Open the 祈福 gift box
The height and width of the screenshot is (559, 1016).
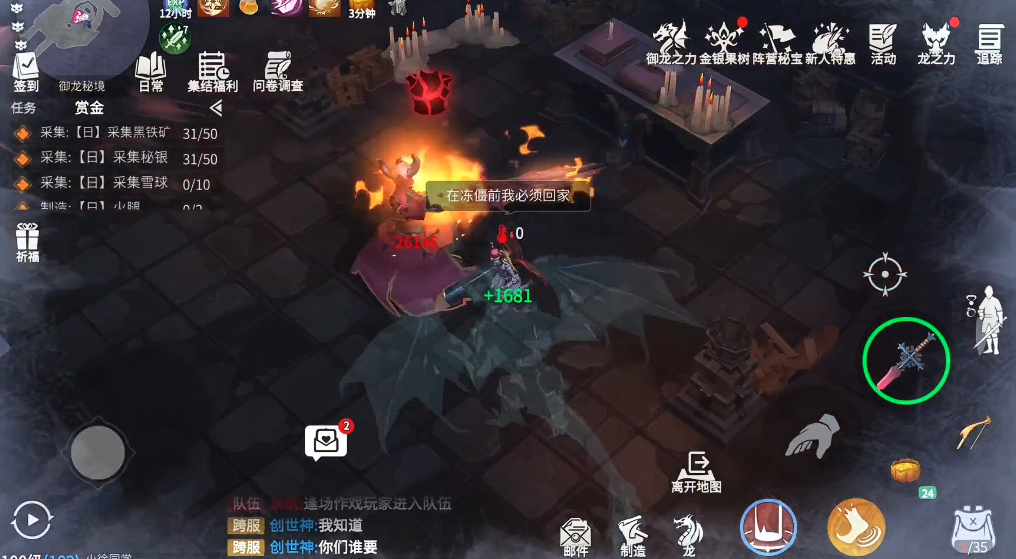coord(27,243)
